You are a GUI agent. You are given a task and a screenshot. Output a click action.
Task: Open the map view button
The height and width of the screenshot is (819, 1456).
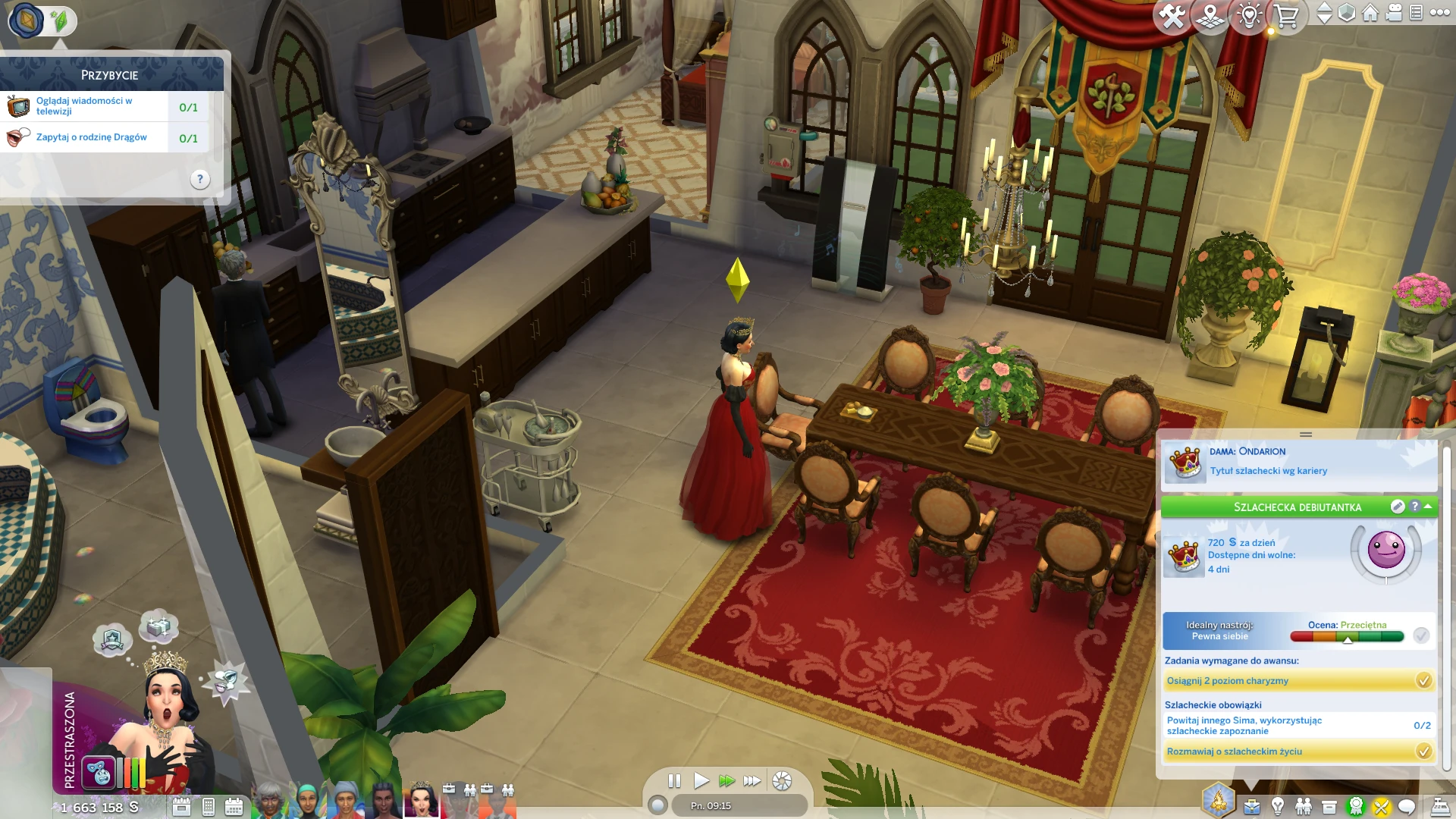pos(1210,16)
